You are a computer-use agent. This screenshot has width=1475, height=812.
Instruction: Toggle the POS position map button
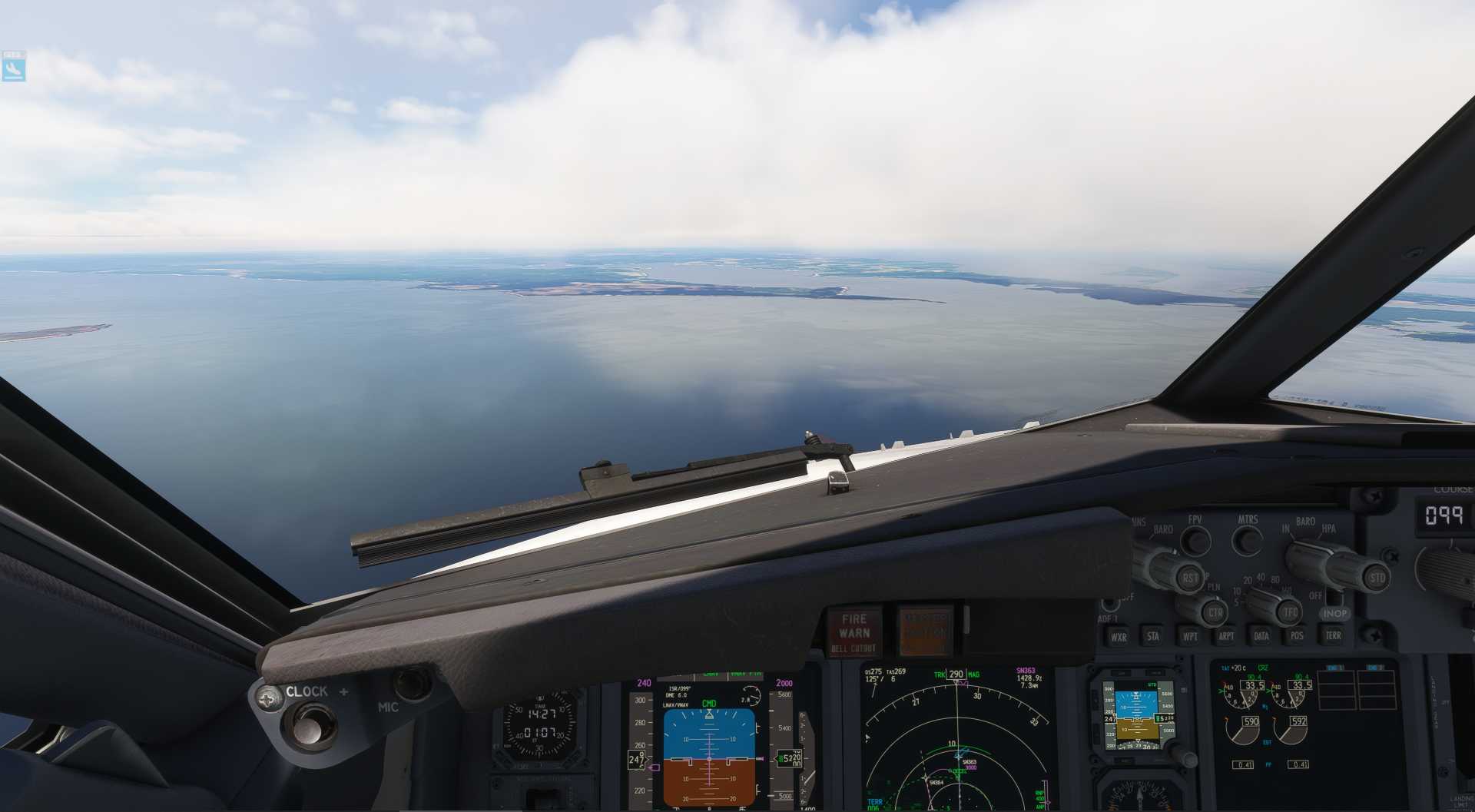(1297, 636)
